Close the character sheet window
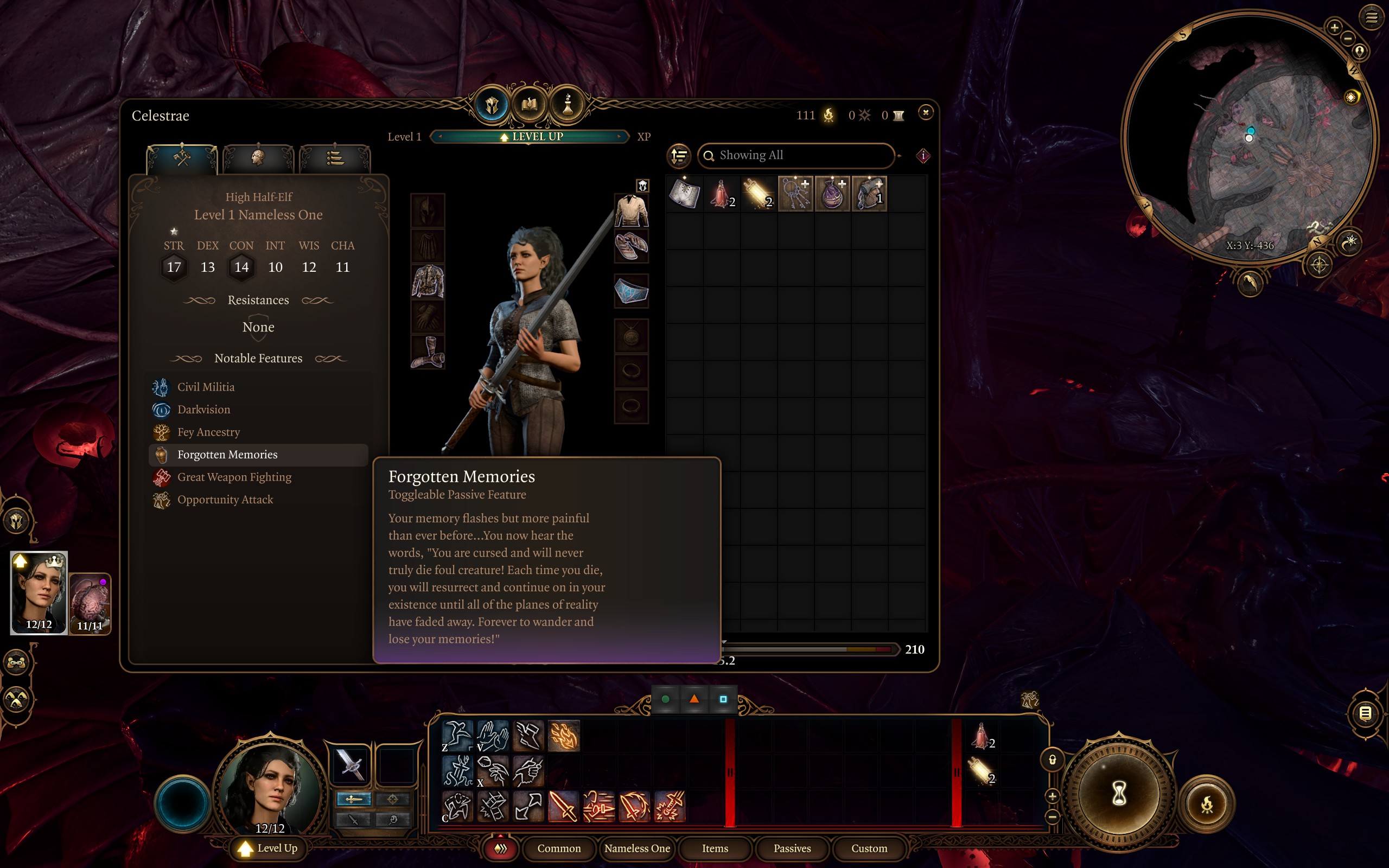Image resolution: width=1389 pixels, height=868 pixels. coord(925,112)
